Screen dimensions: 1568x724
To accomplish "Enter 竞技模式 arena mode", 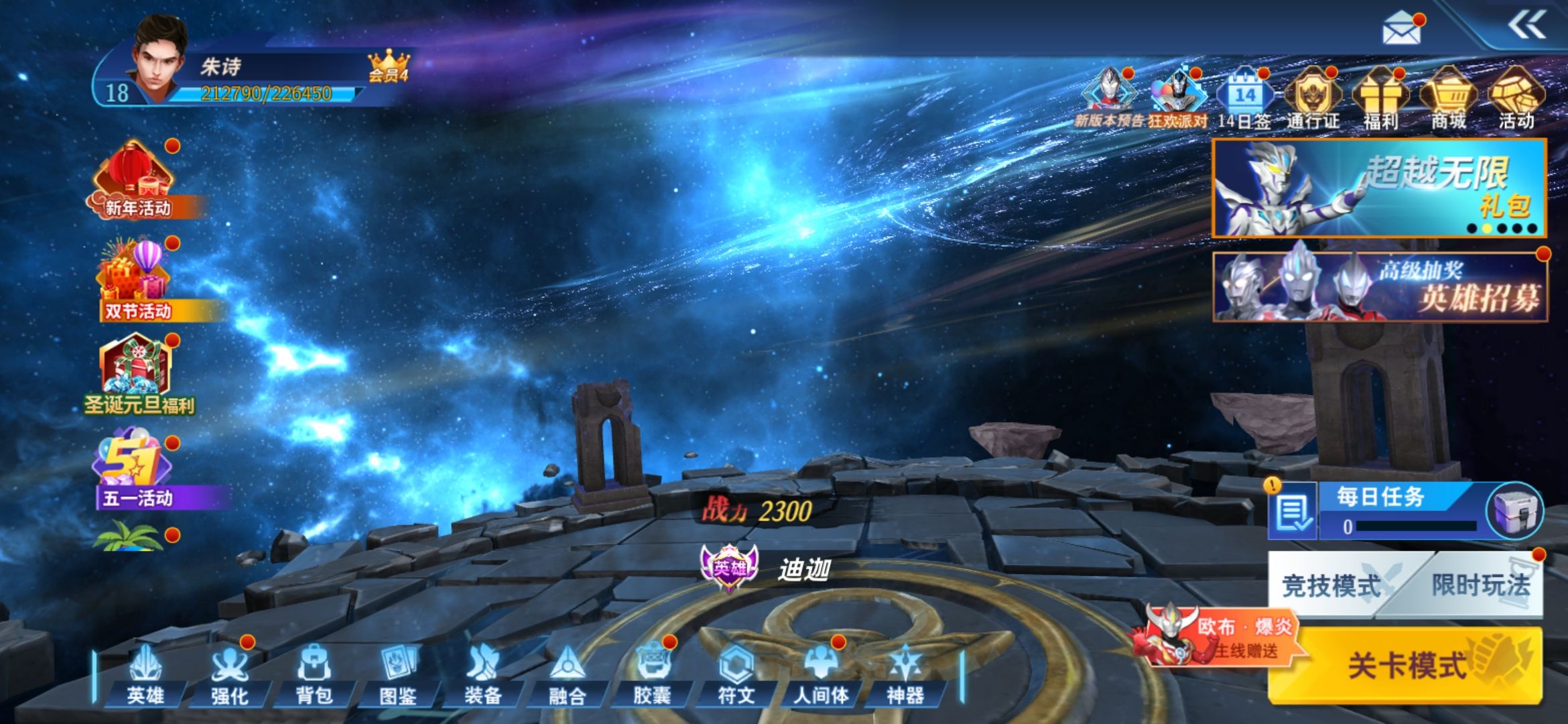I will (x=1332, y=586).
